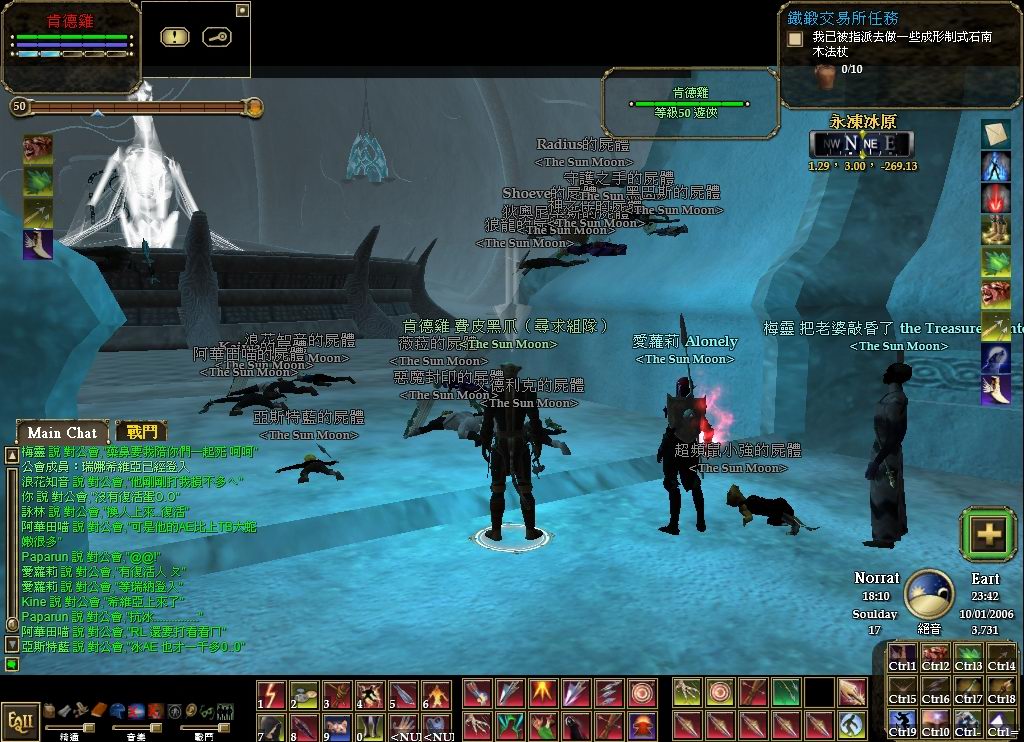This screenshot has width=1024, height=742.
Task: Trigger the Ctrl9 leaping figure ability
Action: (903, 723)
